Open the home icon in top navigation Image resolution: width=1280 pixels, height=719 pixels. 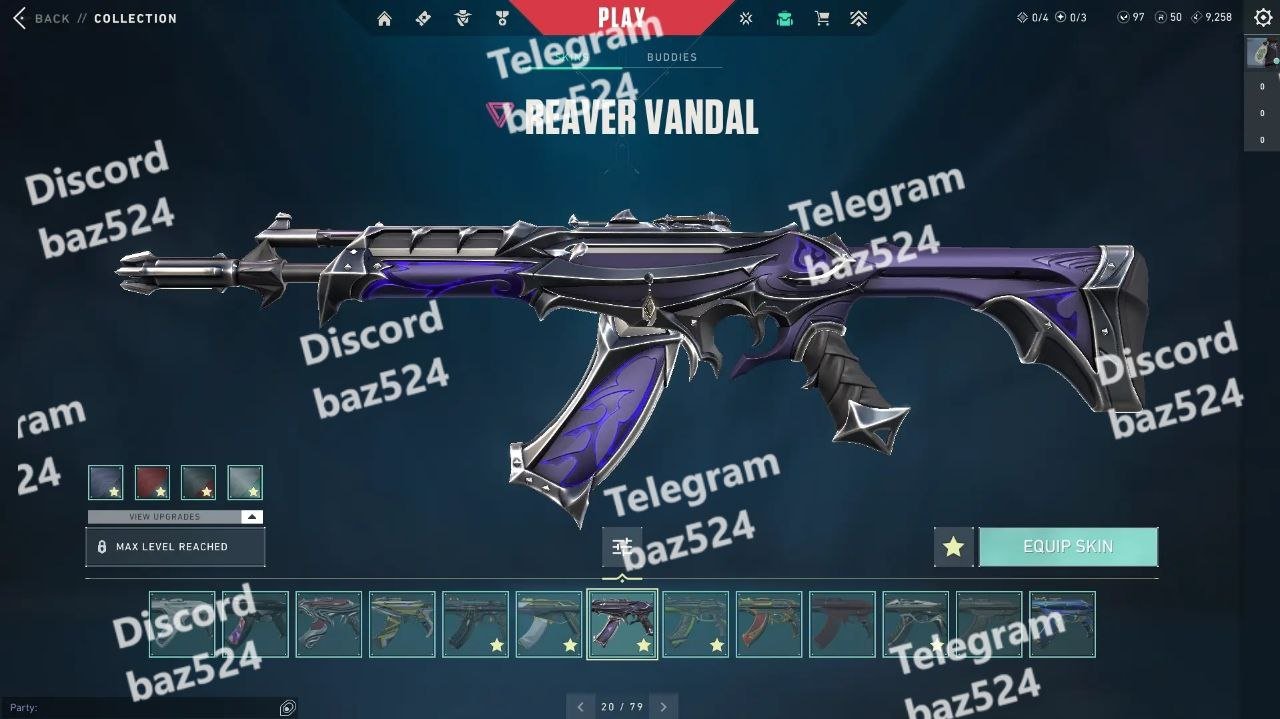(384, 18)
